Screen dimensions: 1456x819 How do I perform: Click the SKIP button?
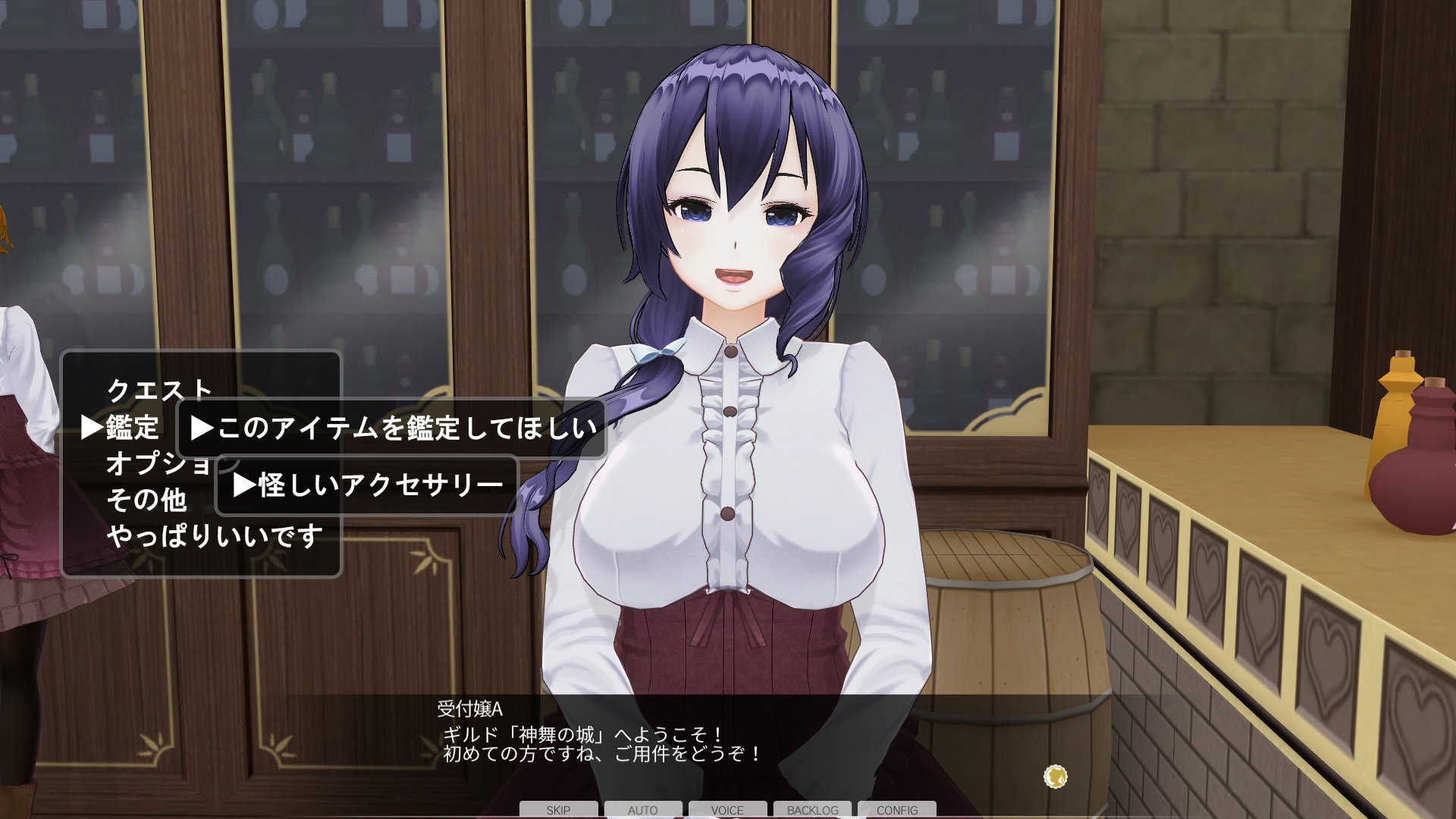click(x=558, y=810)
